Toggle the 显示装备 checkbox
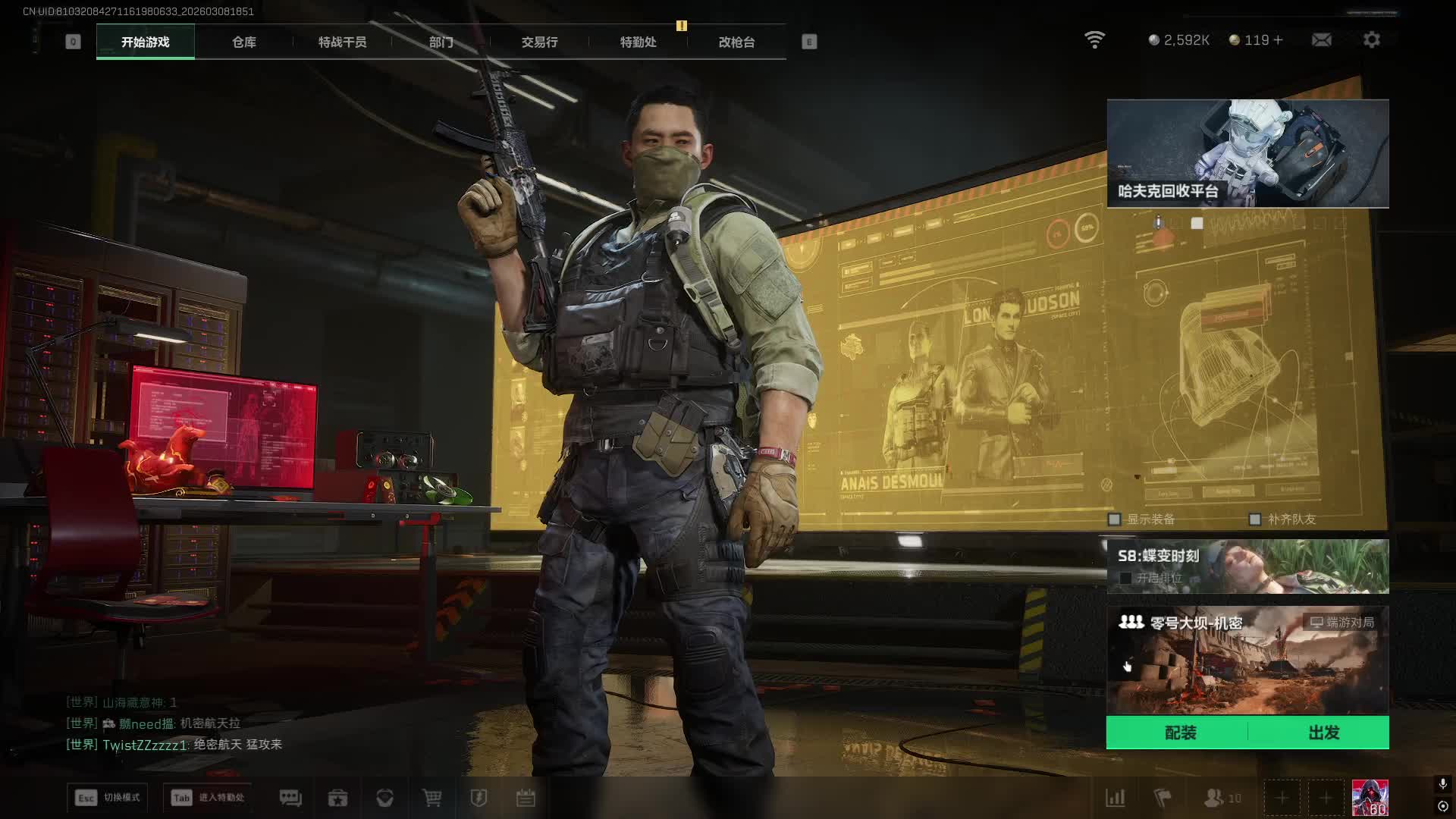 (1115, 519)
